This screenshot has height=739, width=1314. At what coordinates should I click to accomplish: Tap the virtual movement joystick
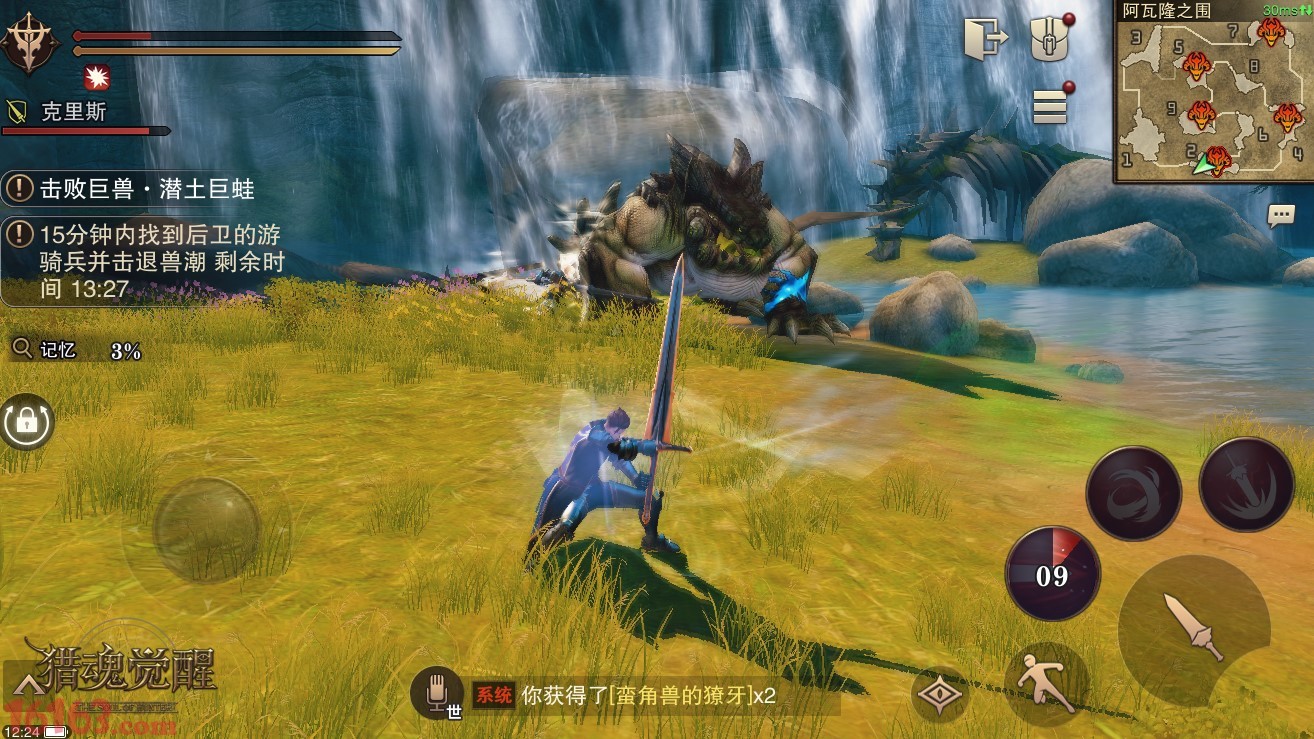click(207, 528)
